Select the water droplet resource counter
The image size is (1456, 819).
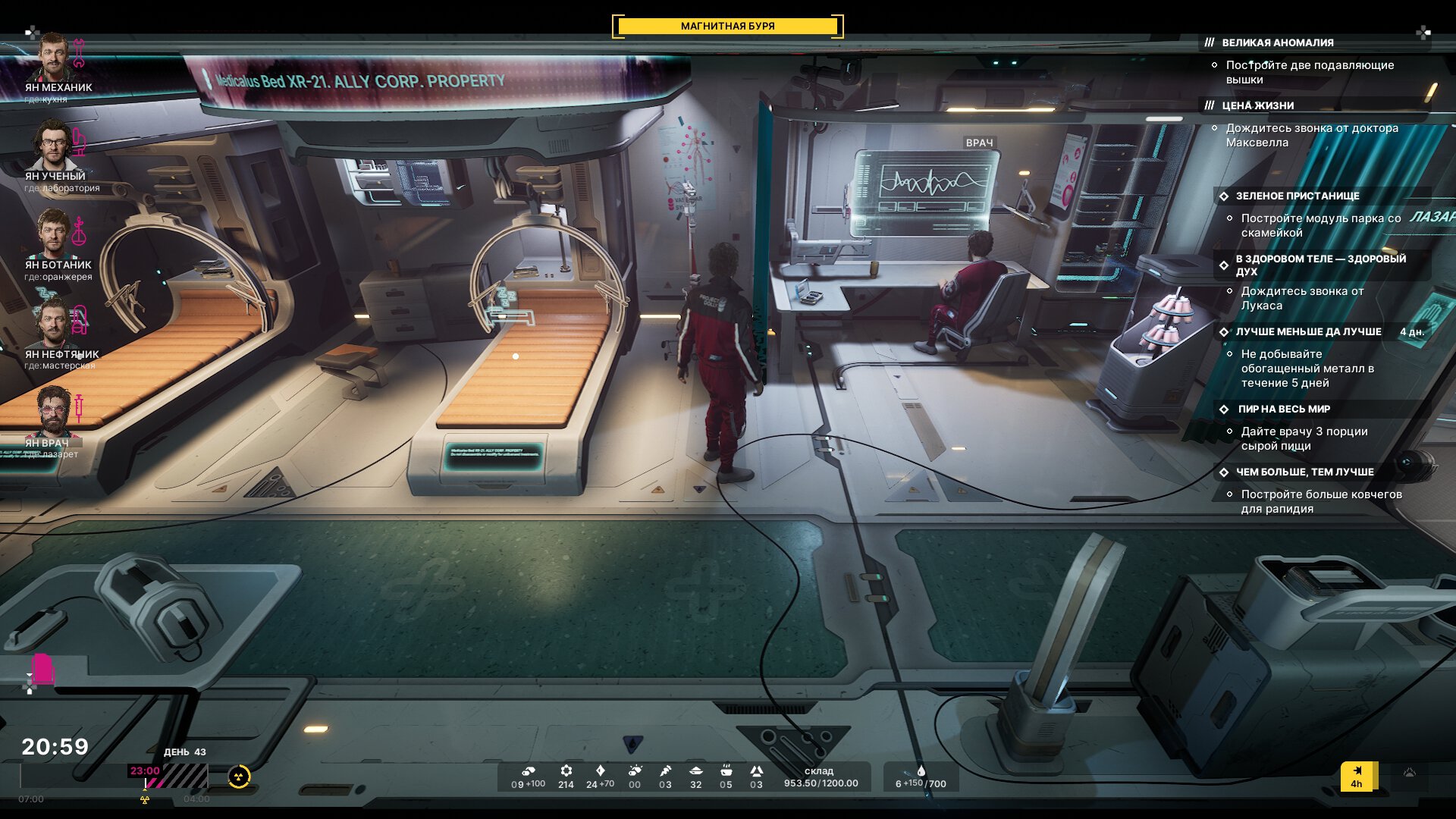click(921, 777)
